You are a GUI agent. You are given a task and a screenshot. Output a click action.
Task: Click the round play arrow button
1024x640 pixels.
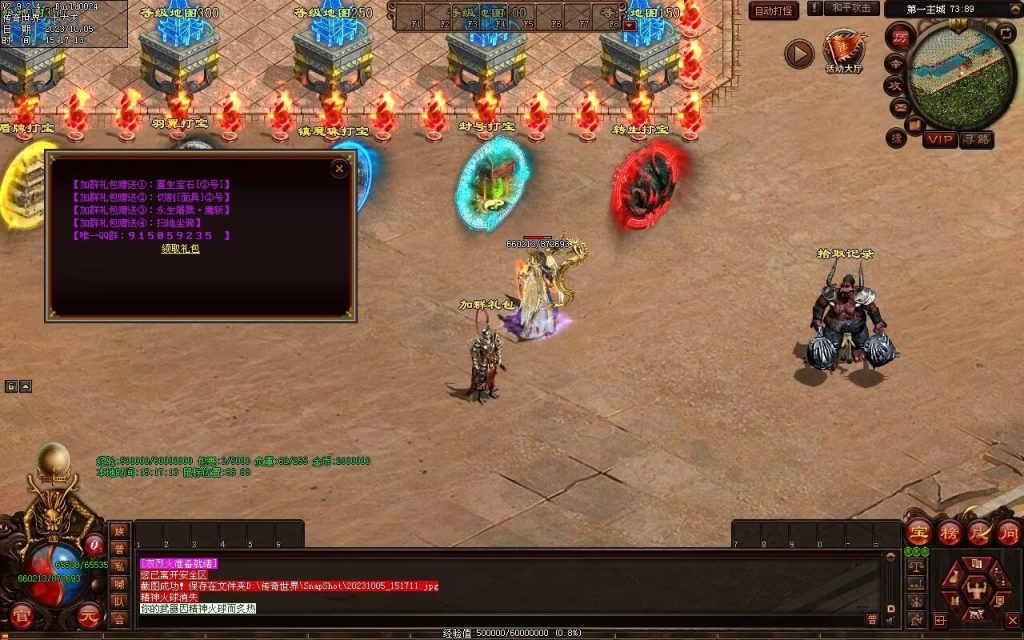coord(798,53)
